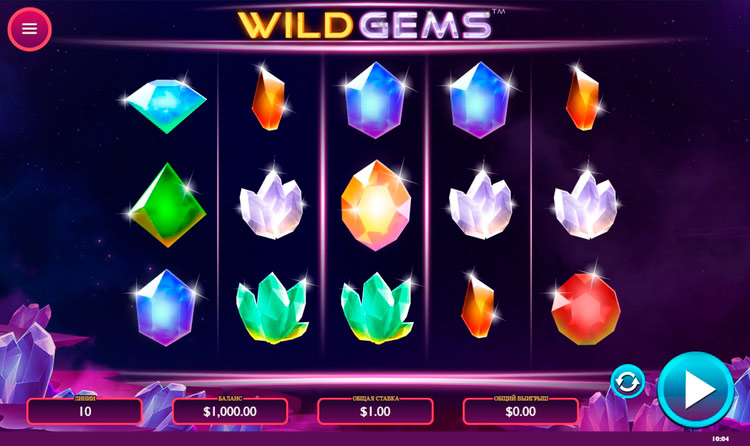
Task: Open the total bet field showing $1.00
Action: [x=375, y=411]
